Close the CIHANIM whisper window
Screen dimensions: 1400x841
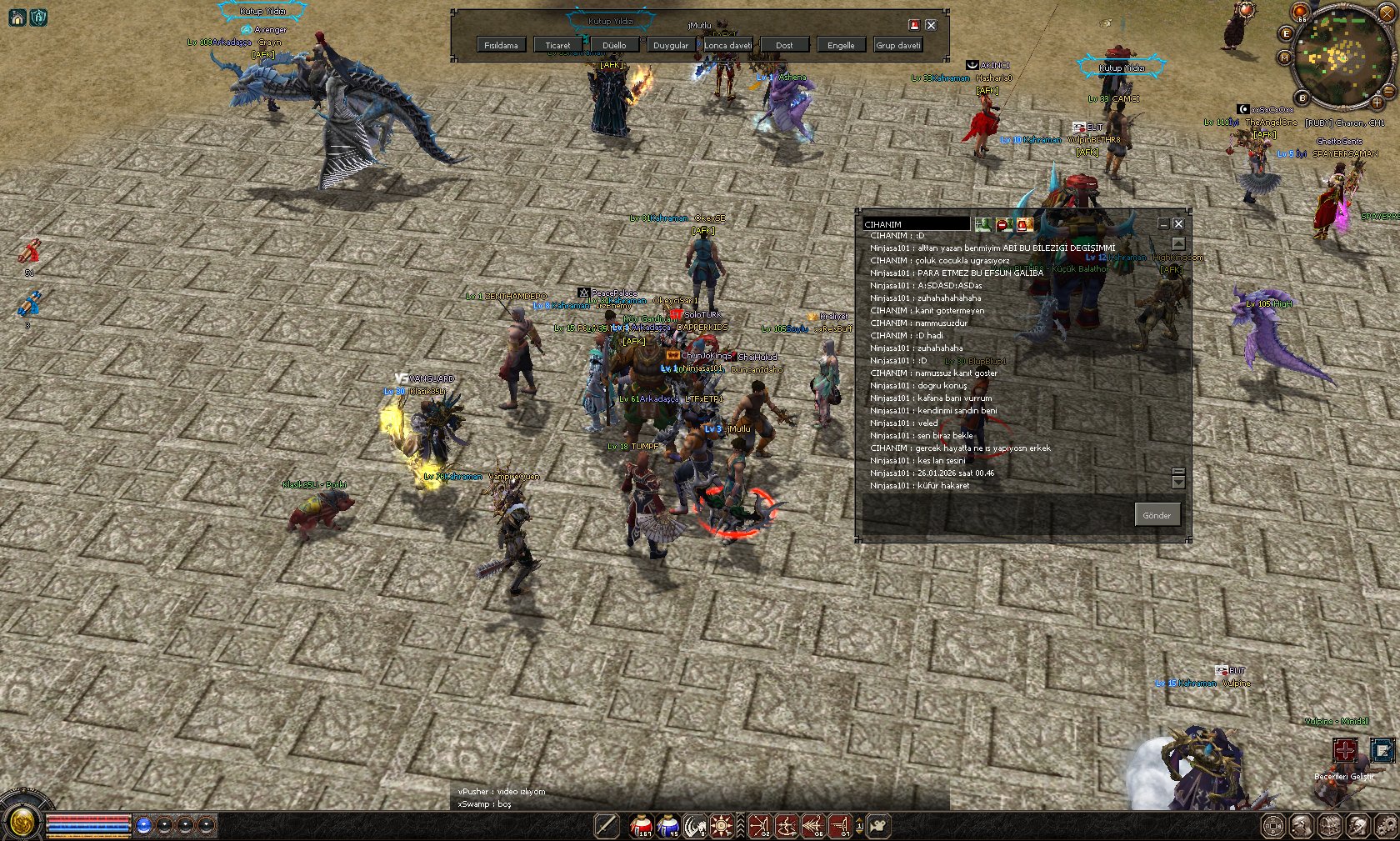[1178, 223]
